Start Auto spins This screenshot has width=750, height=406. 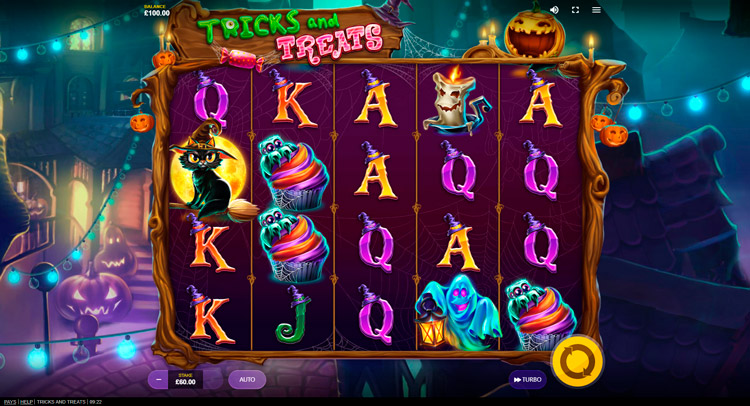coord(247,380)
